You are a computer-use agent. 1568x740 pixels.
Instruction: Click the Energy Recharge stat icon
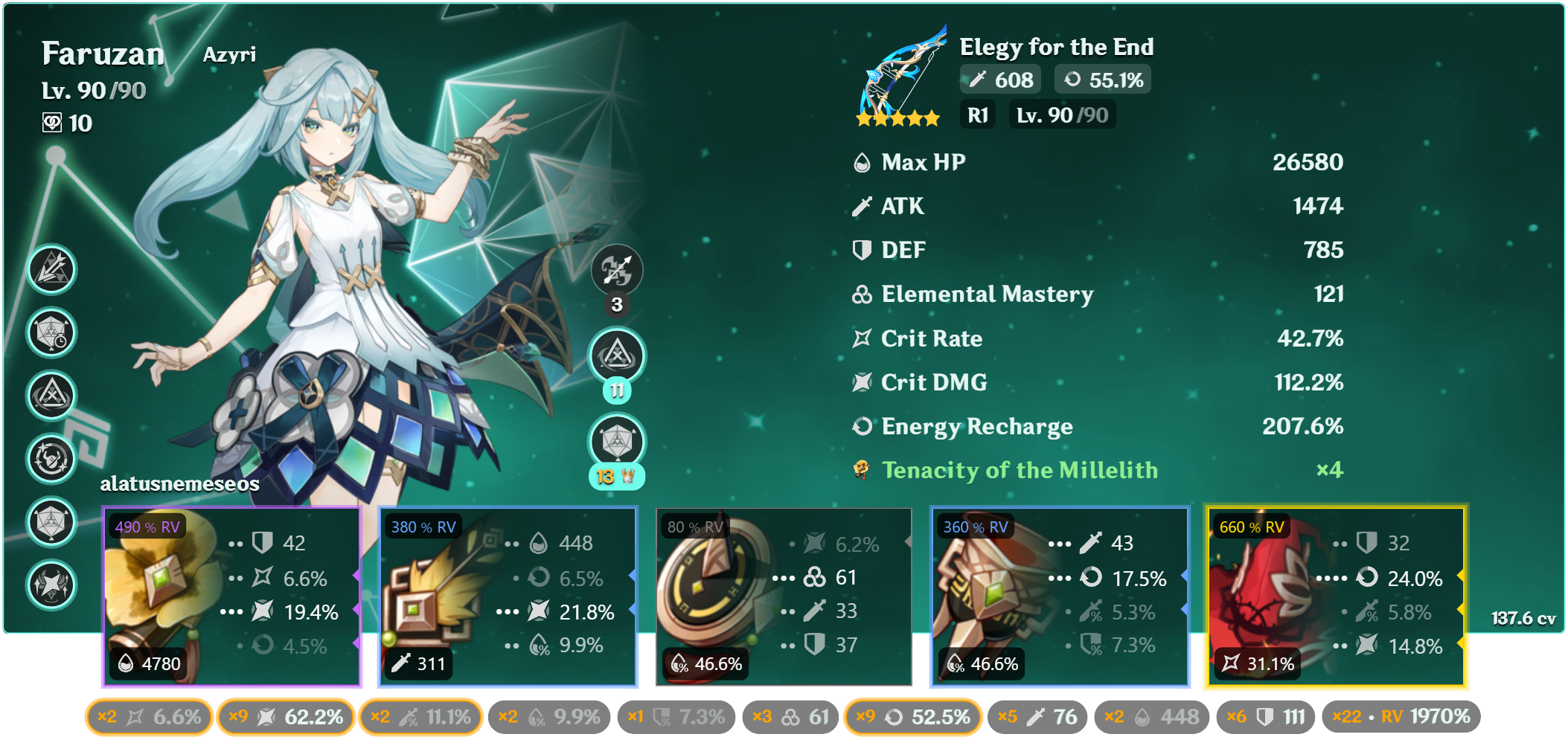point(861,426)
